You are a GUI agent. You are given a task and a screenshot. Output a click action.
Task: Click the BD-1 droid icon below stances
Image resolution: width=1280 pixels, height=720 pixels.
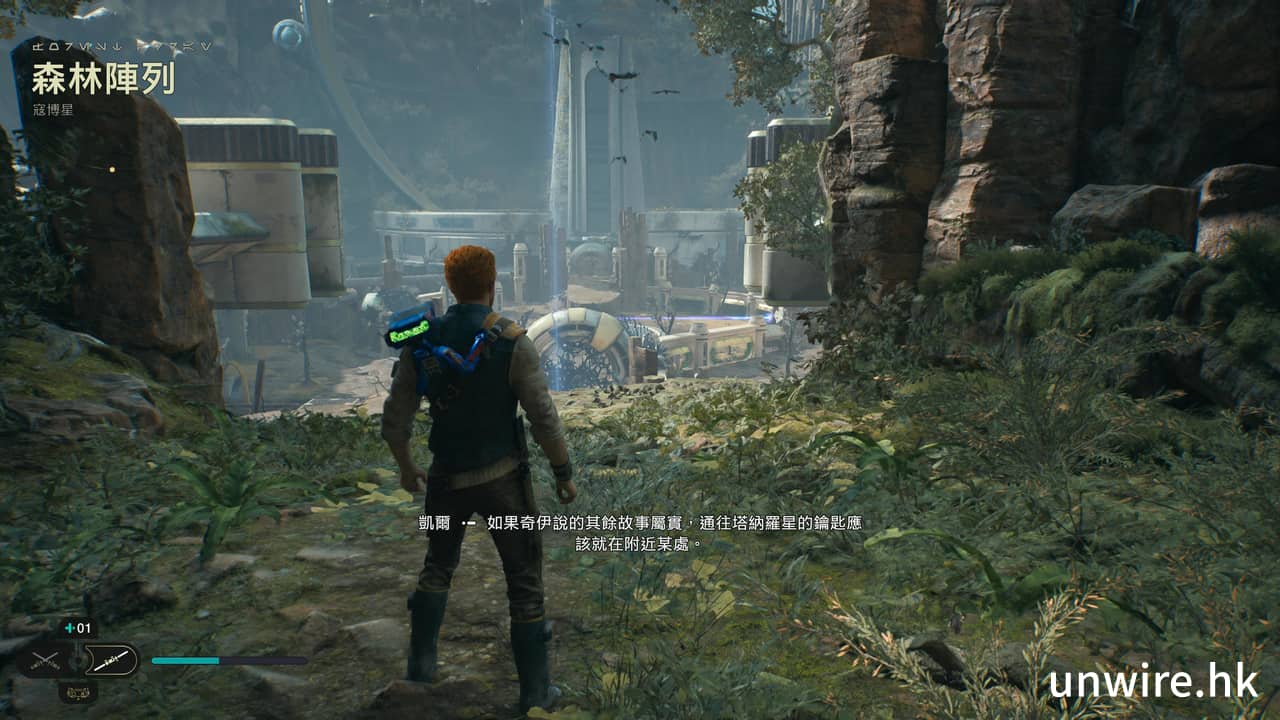pyautogui.click(x=77, y=690)
